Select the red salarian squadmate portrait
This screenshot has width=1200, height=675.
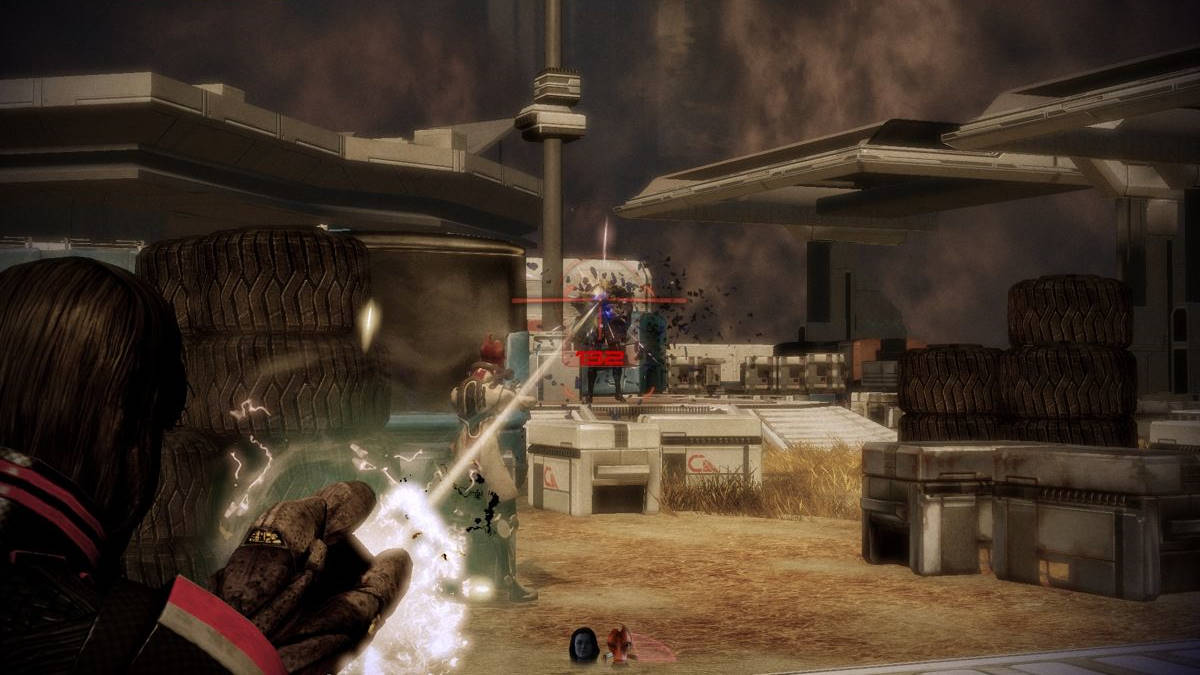click(x=622, y=643)
